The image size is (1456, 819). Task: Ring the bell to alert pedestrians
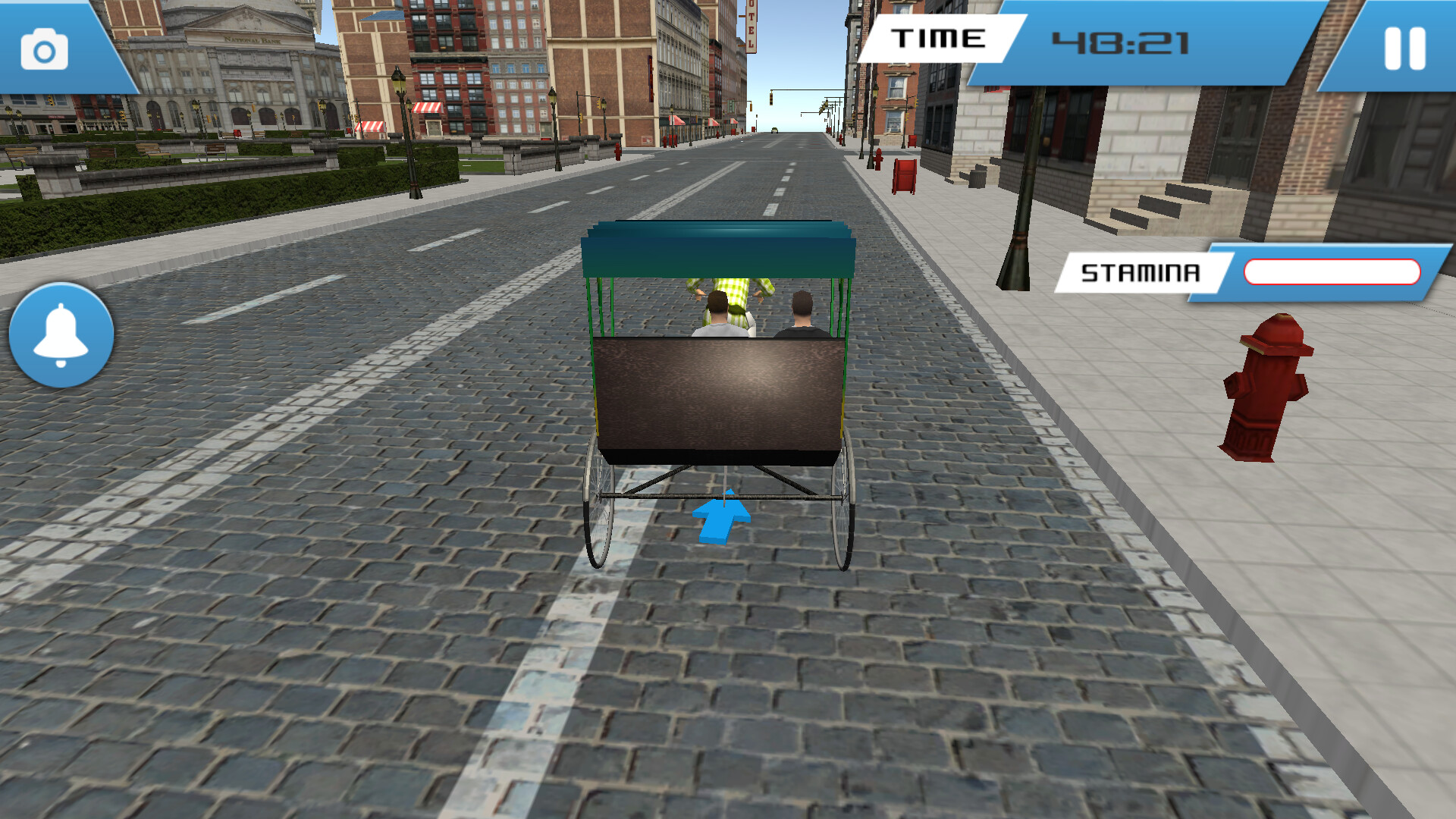[59, 332]
